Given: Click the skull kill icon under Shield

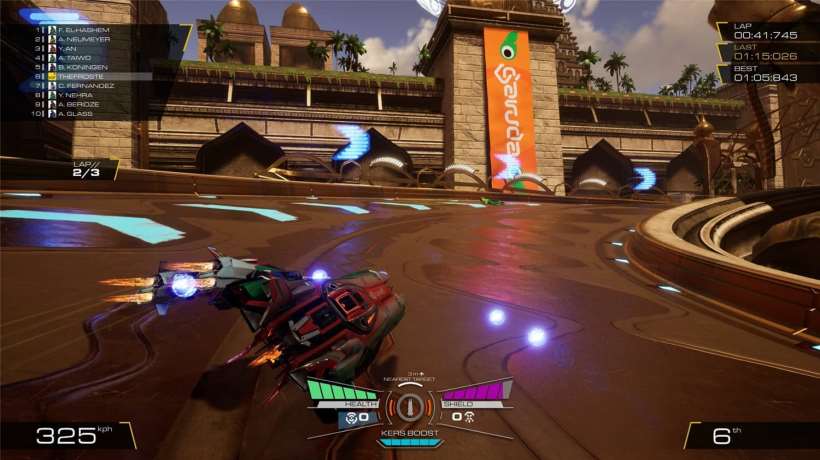Looking at the screenshot, I should click(469, 415).
